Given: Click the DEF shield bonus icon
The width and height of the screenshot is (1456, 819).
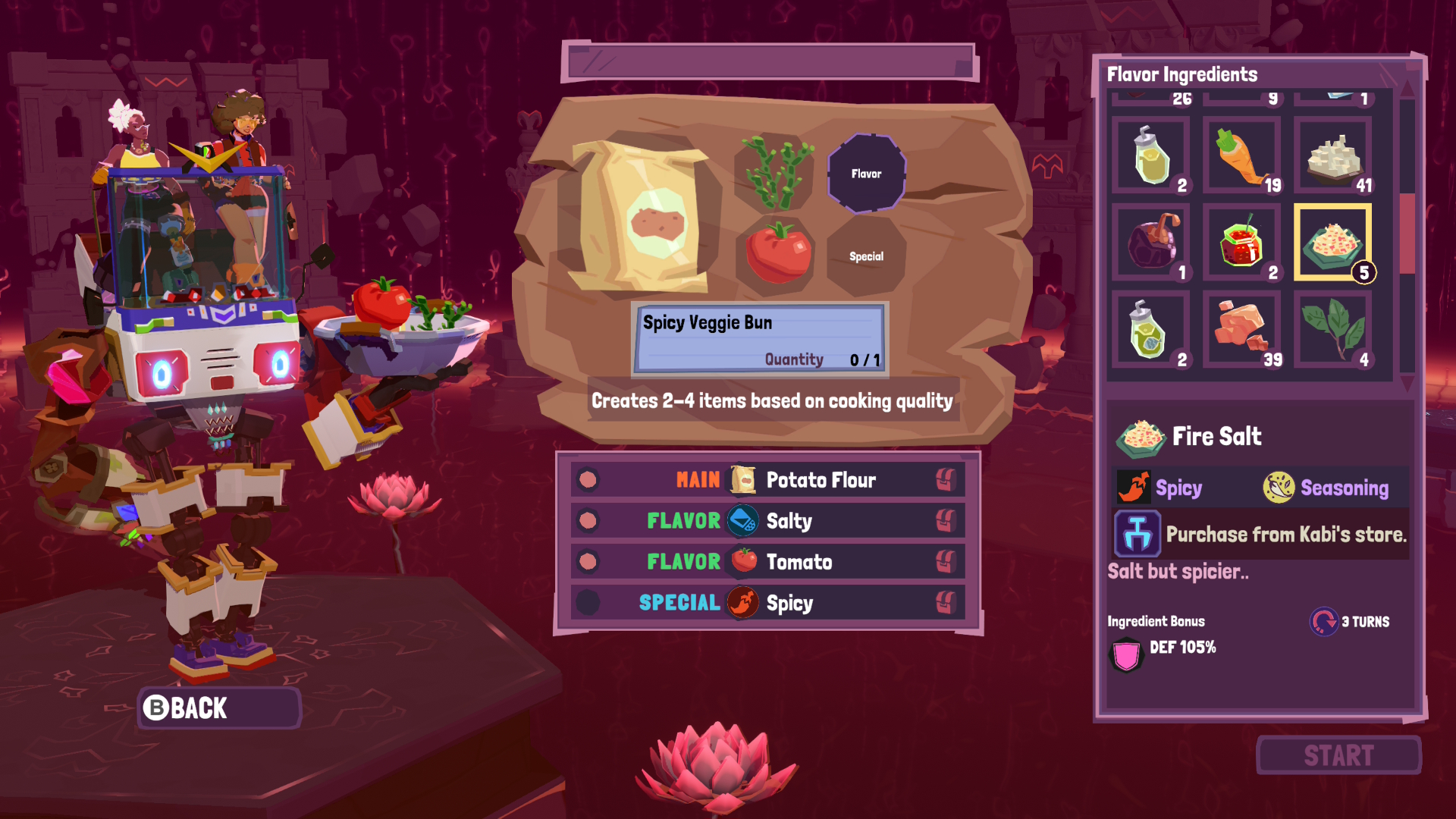Looking at the screenshot, I should pyautogui.click(x=1125, y=653).
